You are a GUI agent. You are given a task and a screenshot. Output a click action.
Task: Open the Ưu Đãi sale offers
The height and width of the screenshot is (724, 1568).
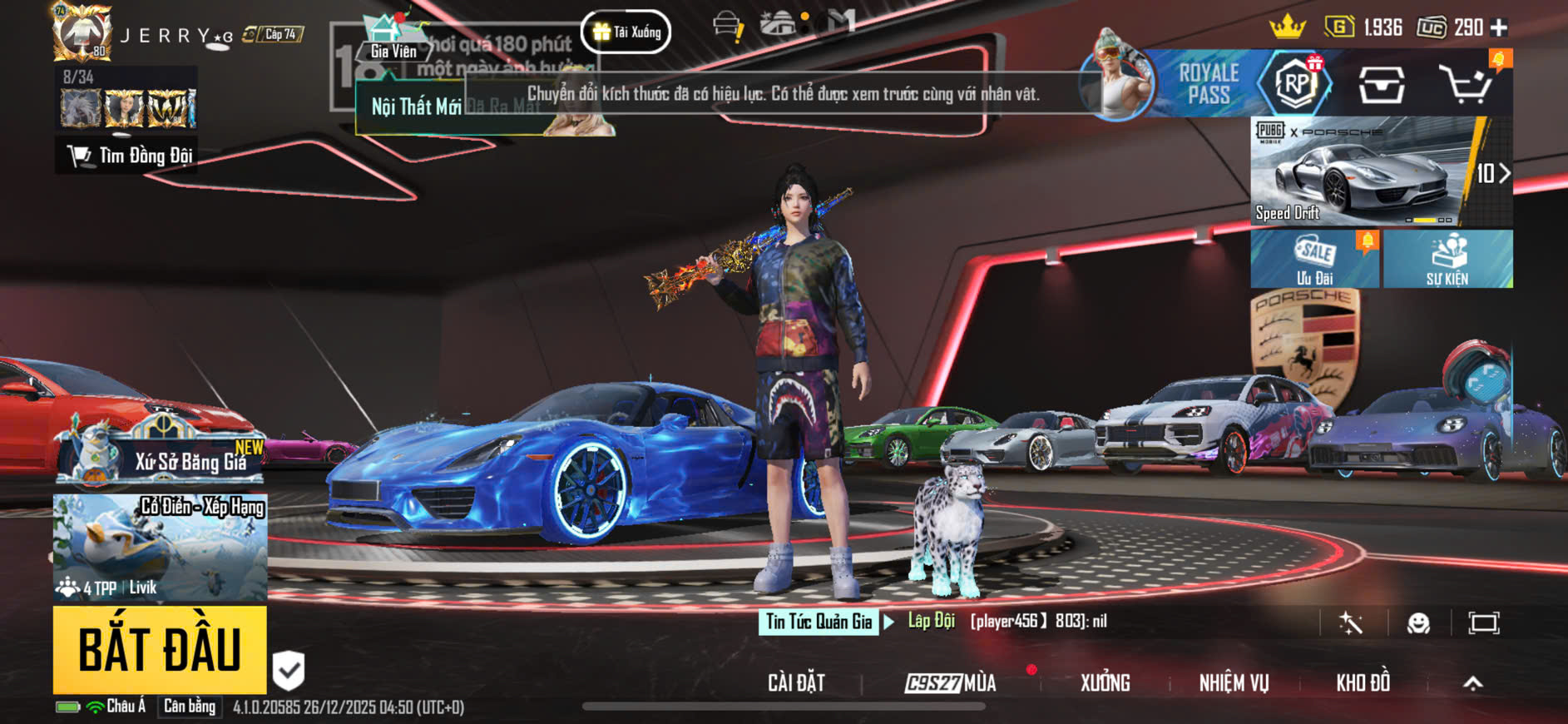point(1314,260)
